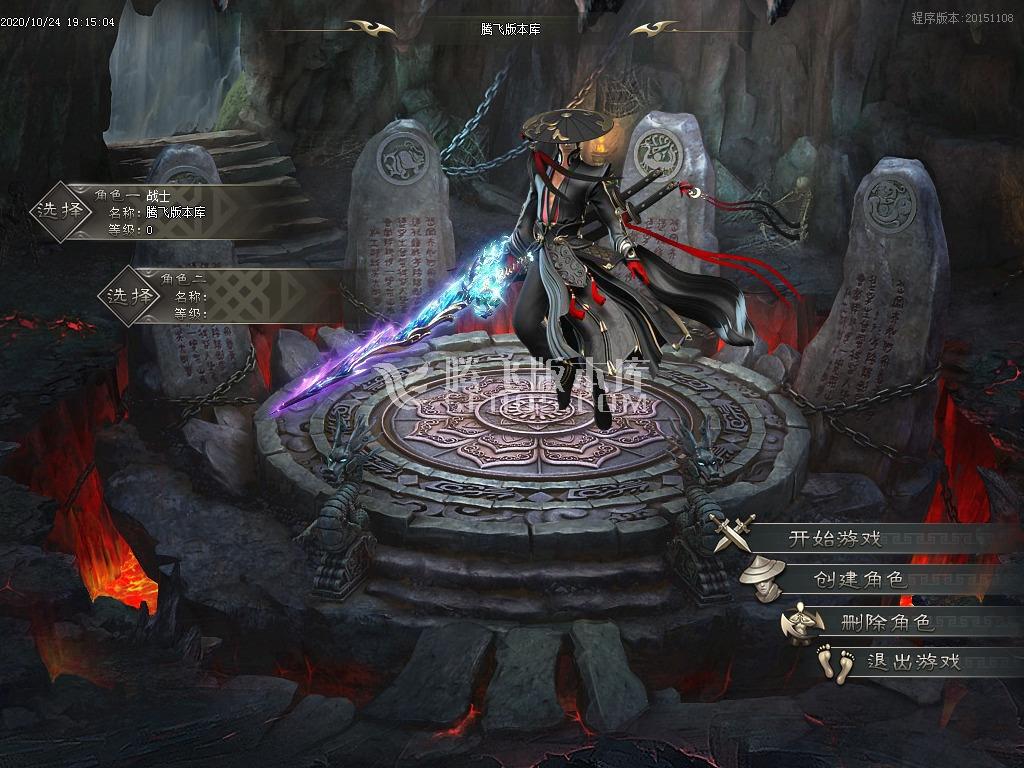The height and width of the screenshot is (768, 1024).
Task: Exit via the 退出游戏 option
Action: pos(913,661)
